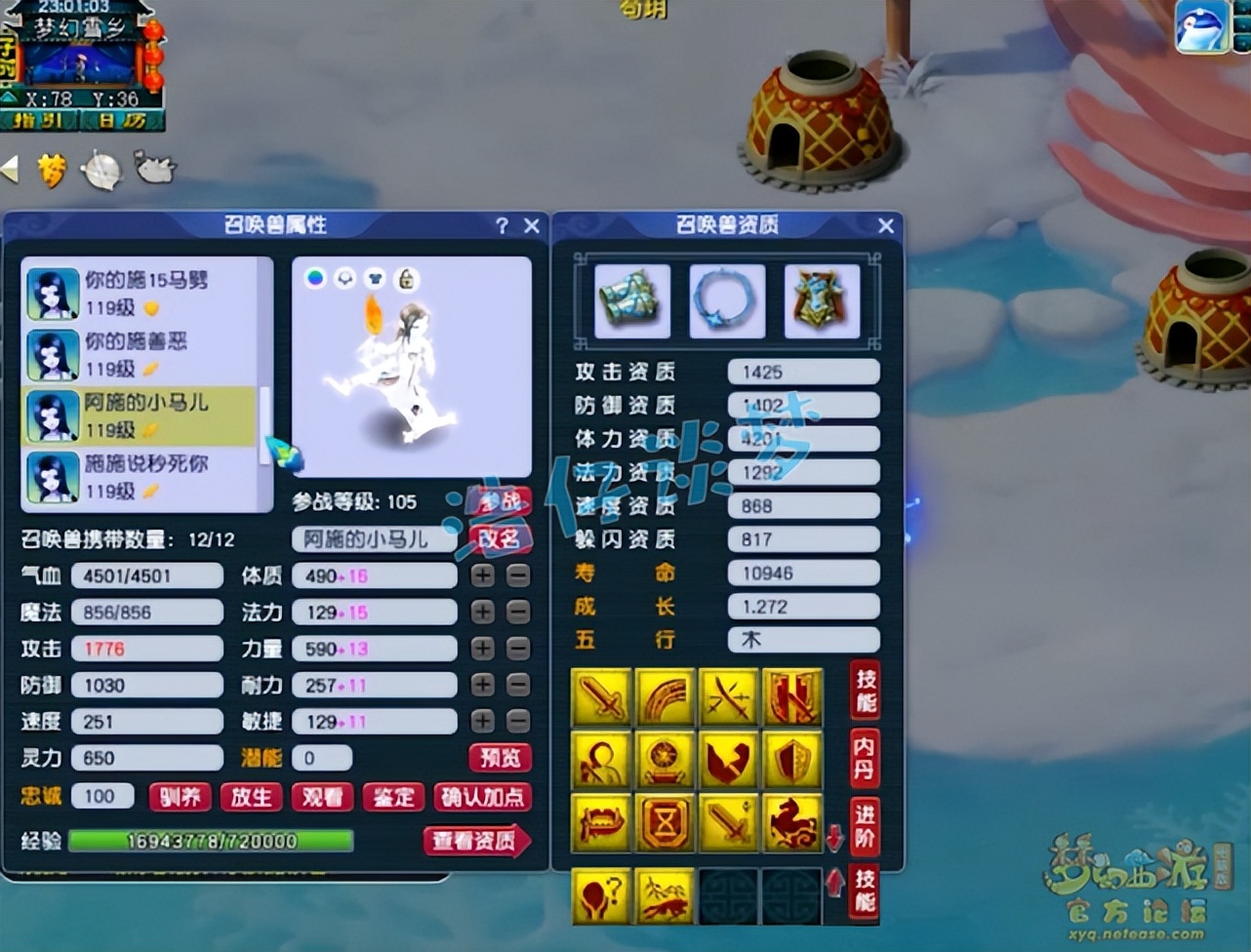Click the 观看 view button

[322, 797]
